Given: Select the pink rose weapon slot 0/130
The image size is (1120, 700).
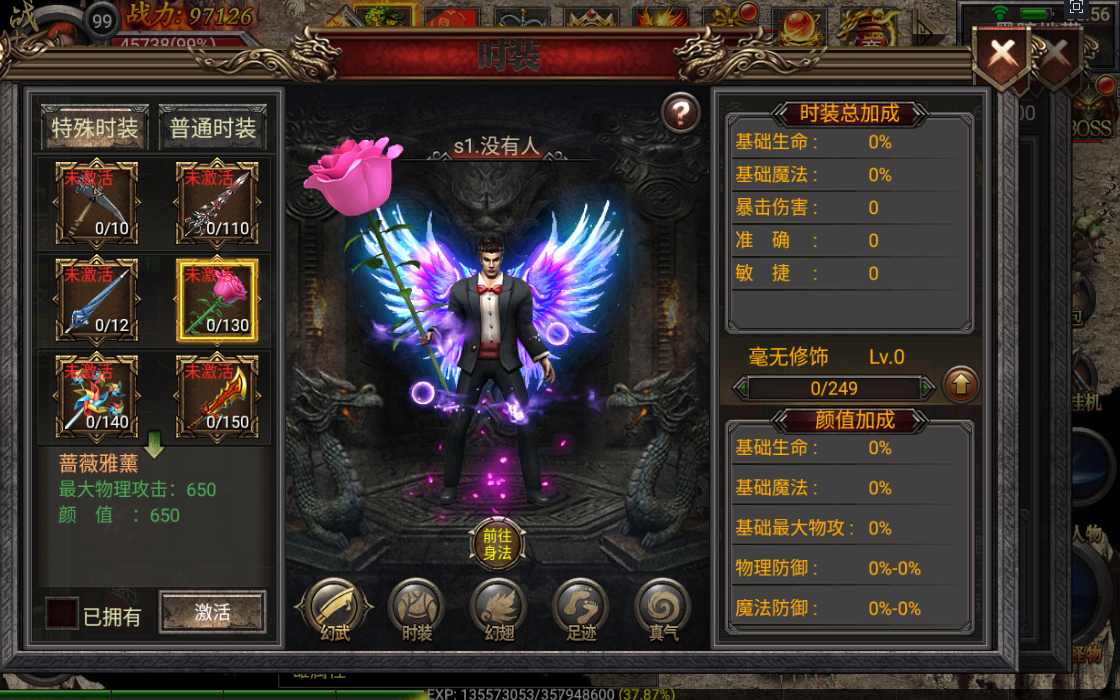Looking at the screenshot, I should [x=217, y=300].
